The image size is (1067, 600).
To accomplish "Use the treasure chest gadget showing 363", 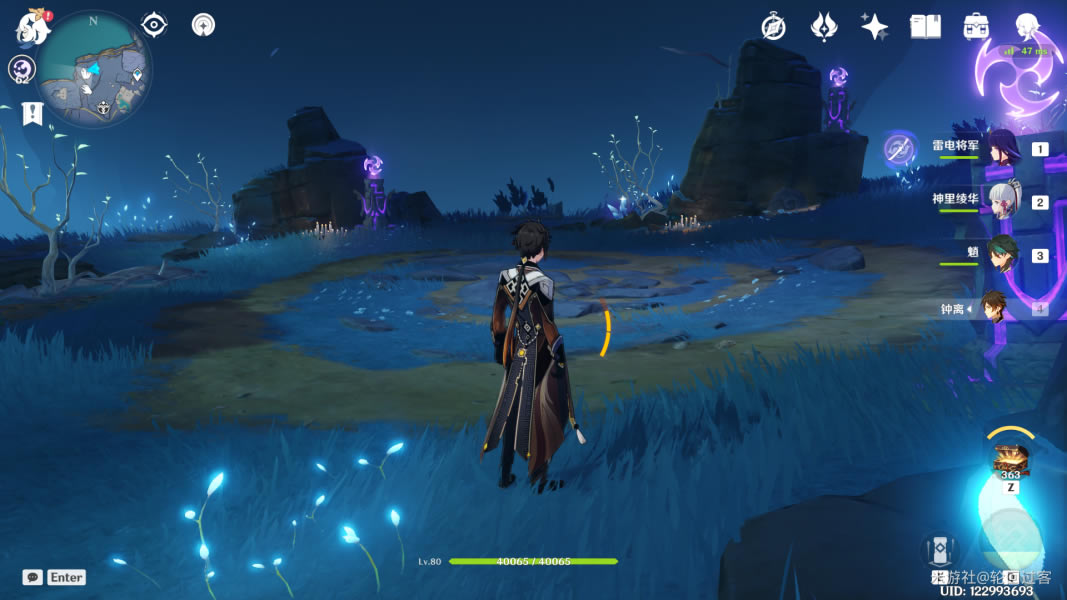I will coord(1011,460).
